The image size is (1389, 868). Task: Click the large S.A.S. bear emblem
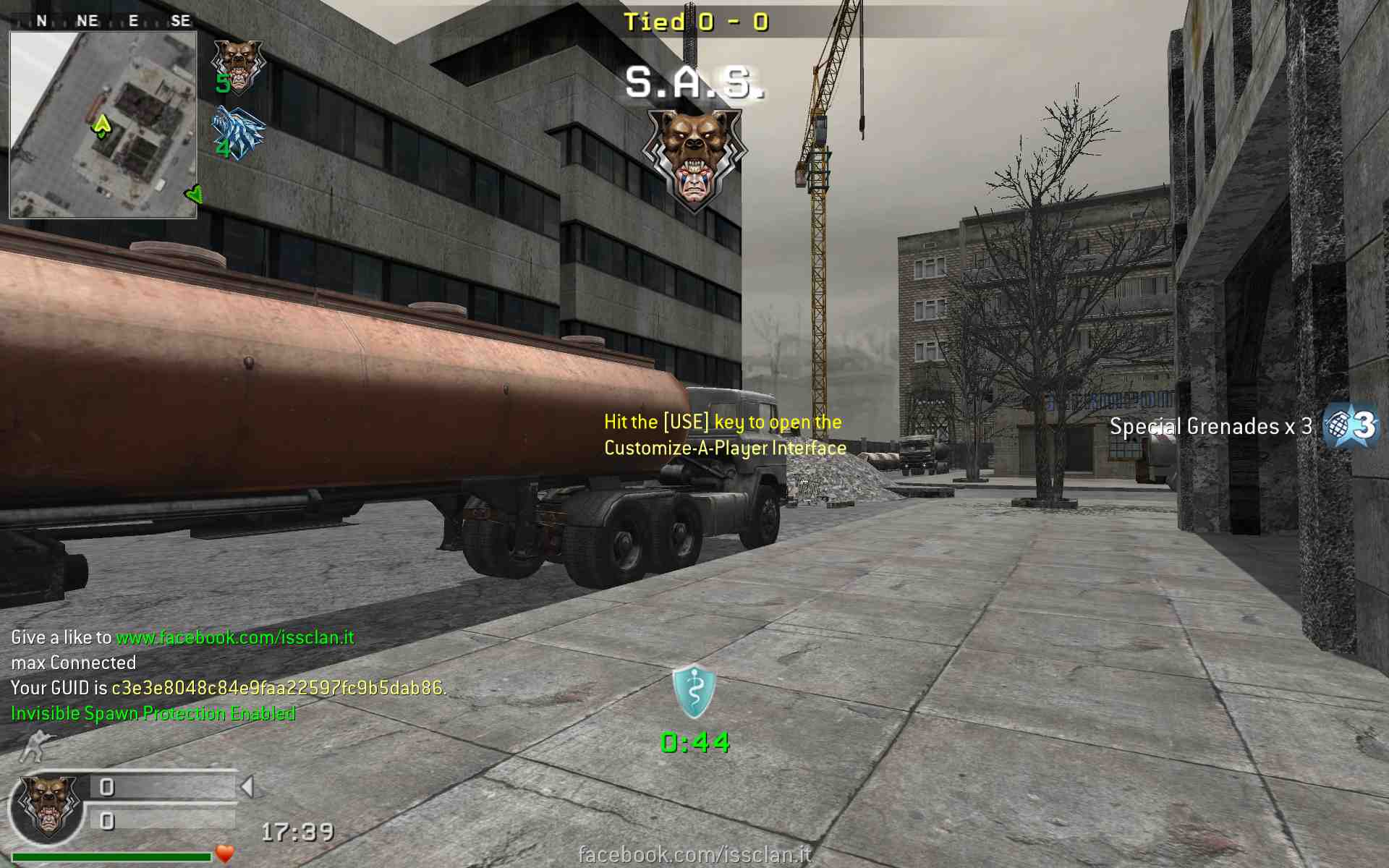(694, 159)
